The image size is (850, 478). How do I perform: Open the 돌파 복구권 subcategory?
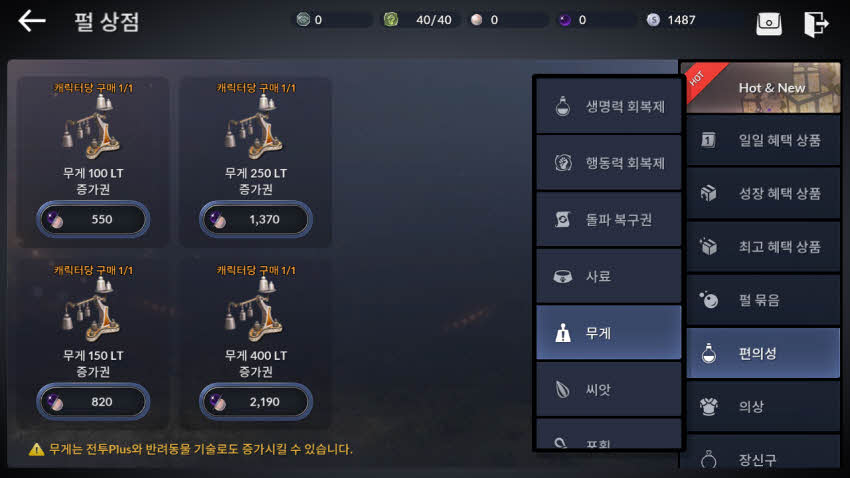608,219
